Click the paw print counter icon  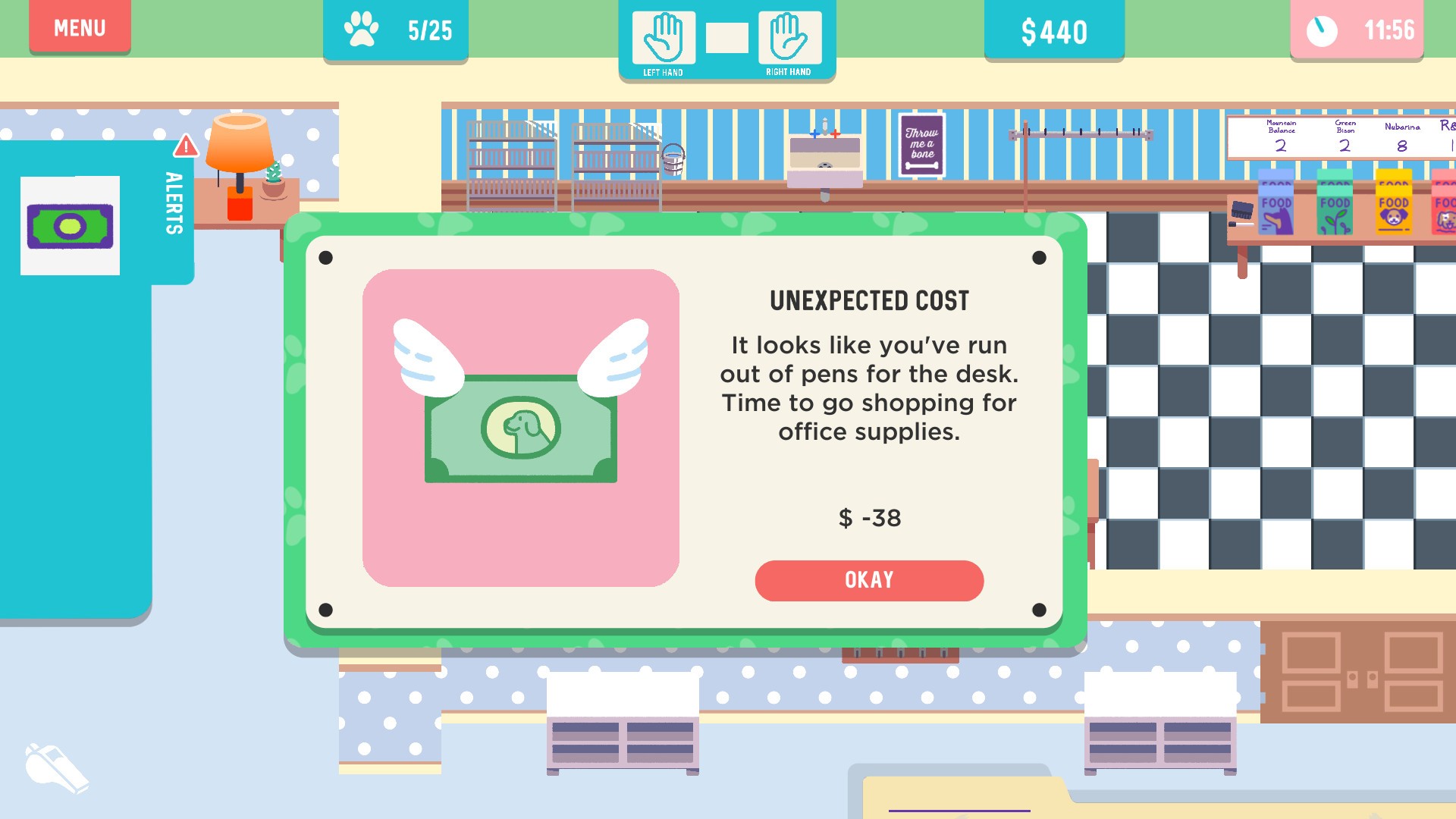[x=360, y=27]
